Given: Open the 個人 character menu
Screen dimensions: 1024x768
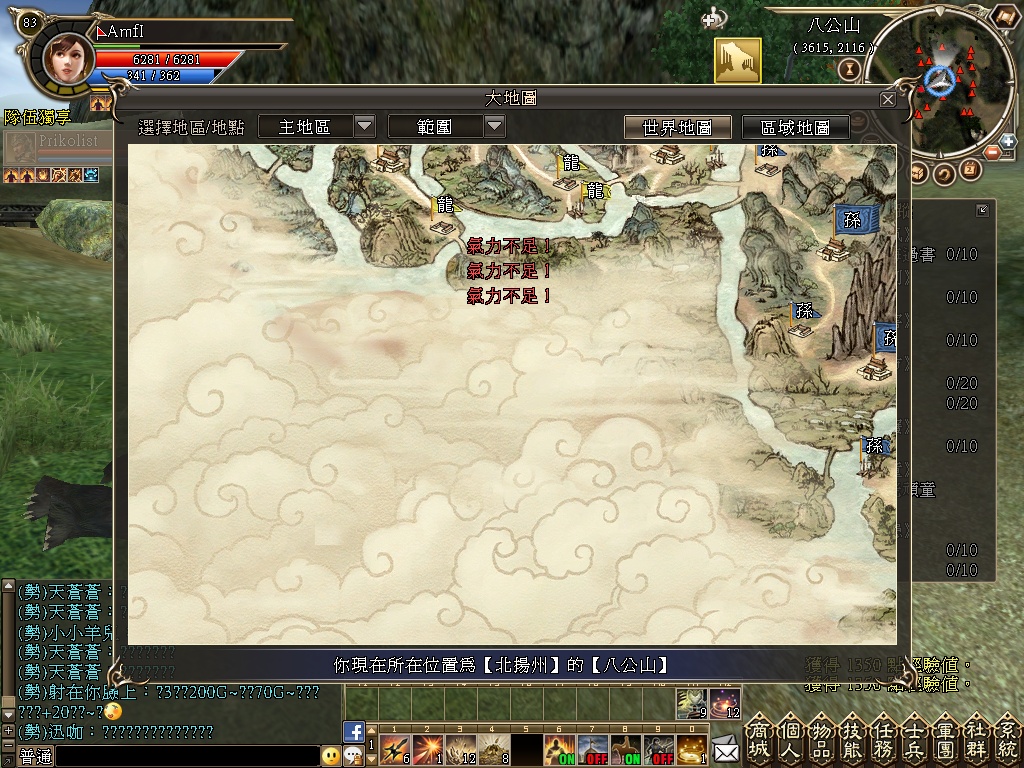Looking at the screenshot, I should point(792,740).
